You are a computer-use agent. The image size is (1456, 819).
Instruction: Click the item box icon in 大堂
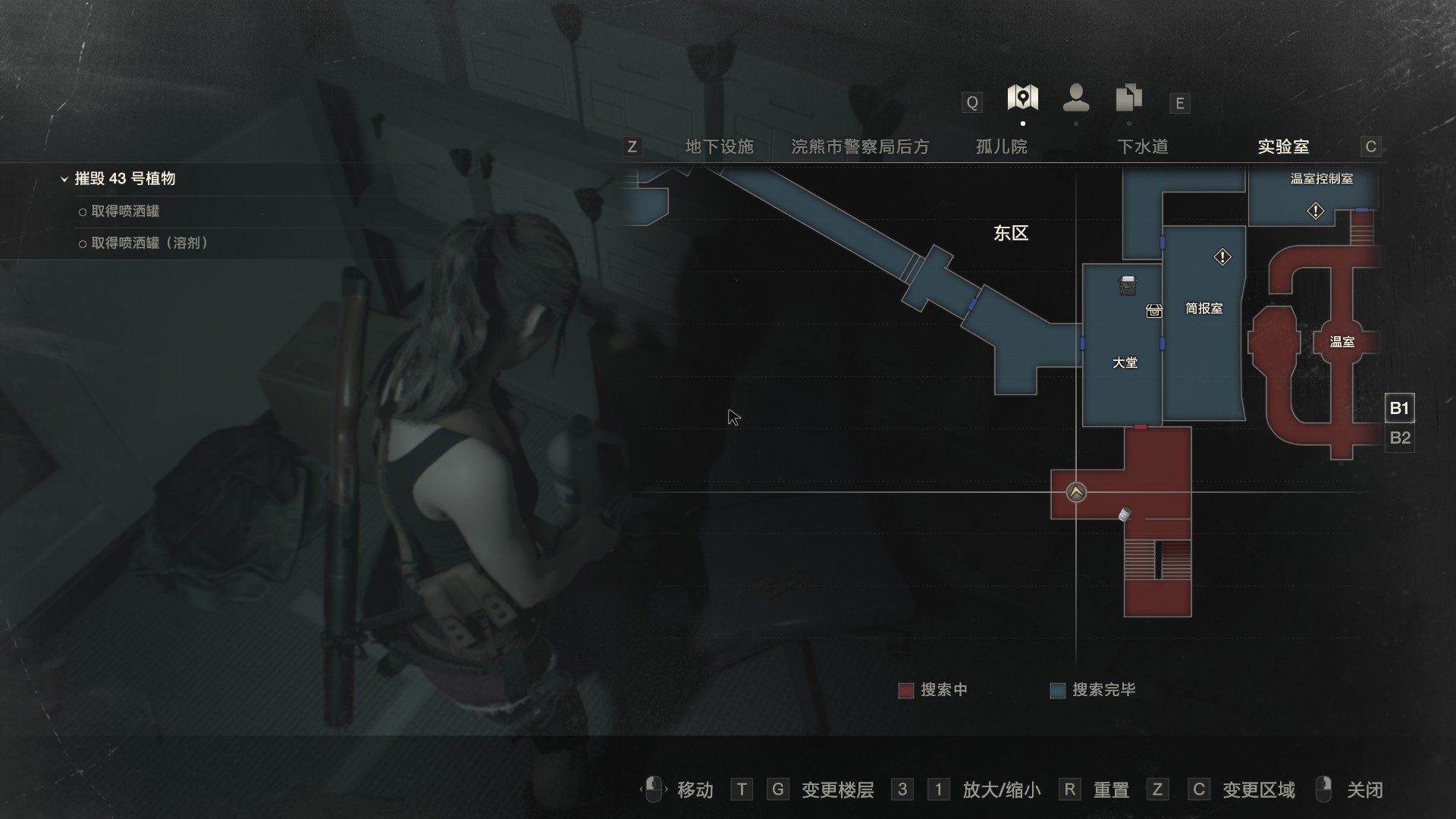click(x=1153, y=311)
